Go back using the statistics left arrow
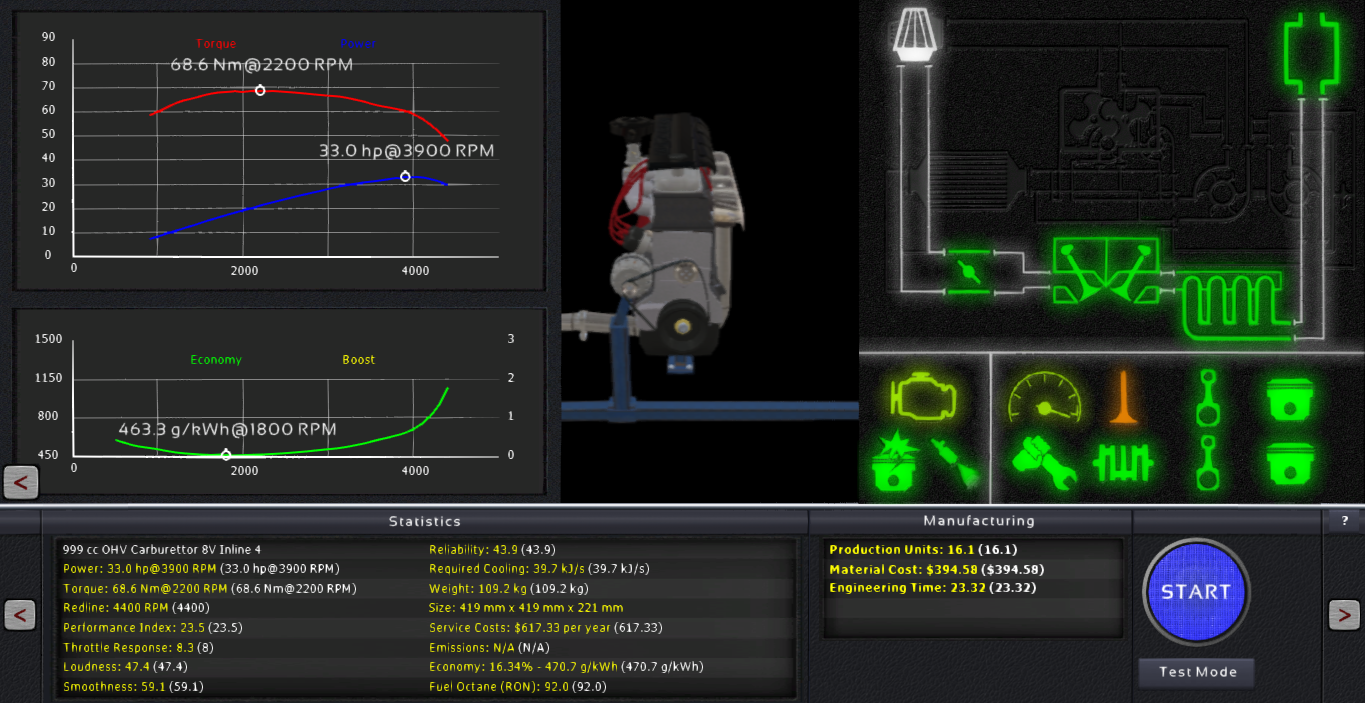 coord(20,615)
